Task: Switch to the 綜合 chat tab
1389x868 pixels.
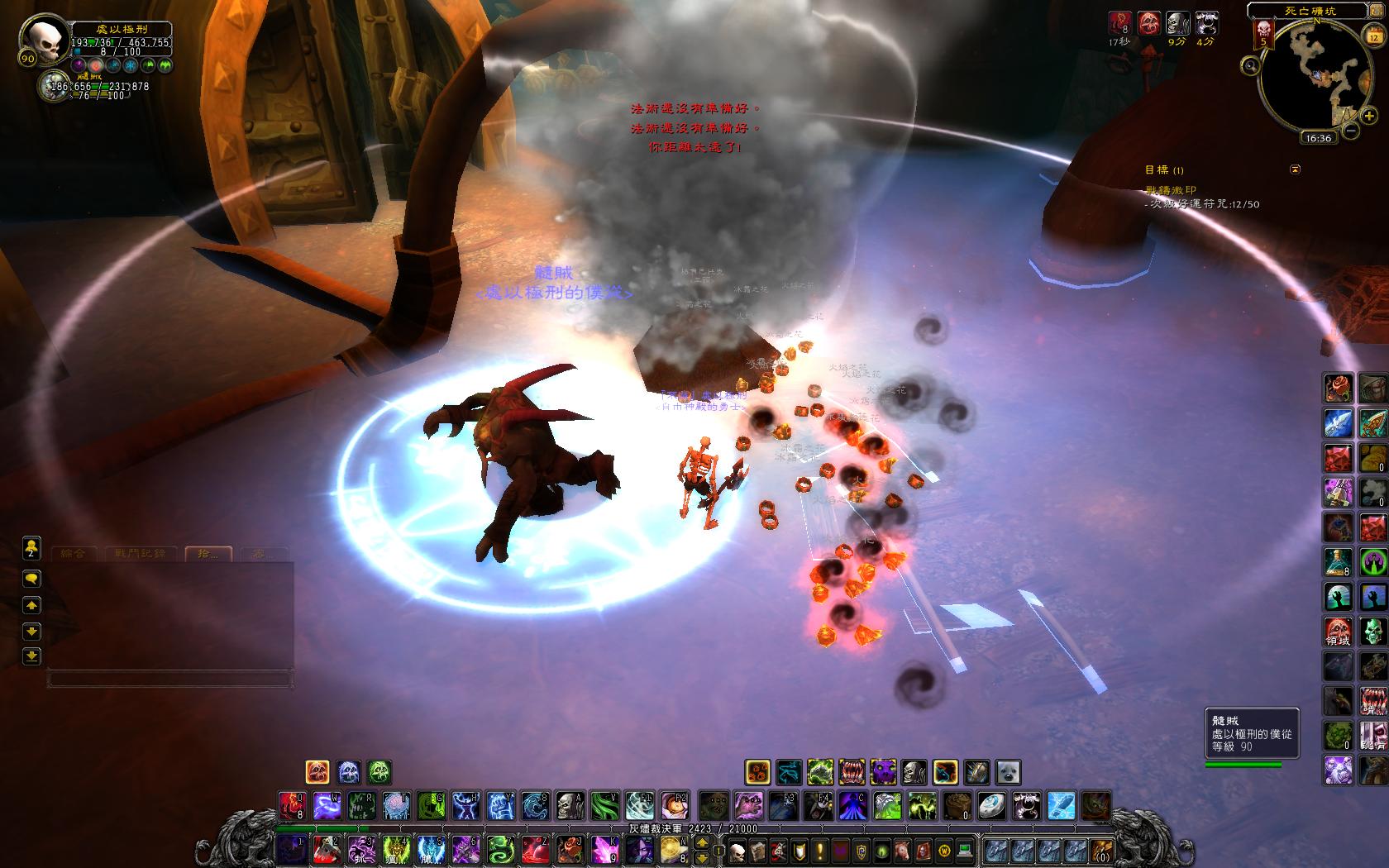Action: click(x=73, y=553)
